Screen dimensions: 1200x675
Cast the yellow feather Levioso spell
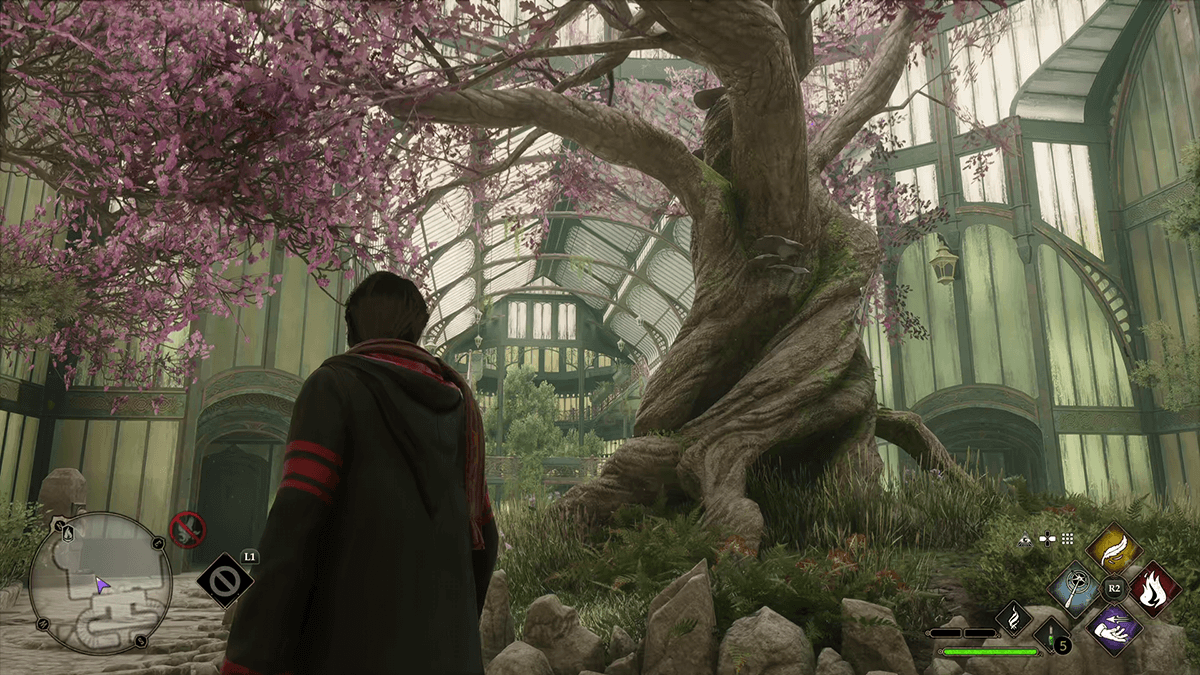pyautogui.click(x=1113, y=548)
